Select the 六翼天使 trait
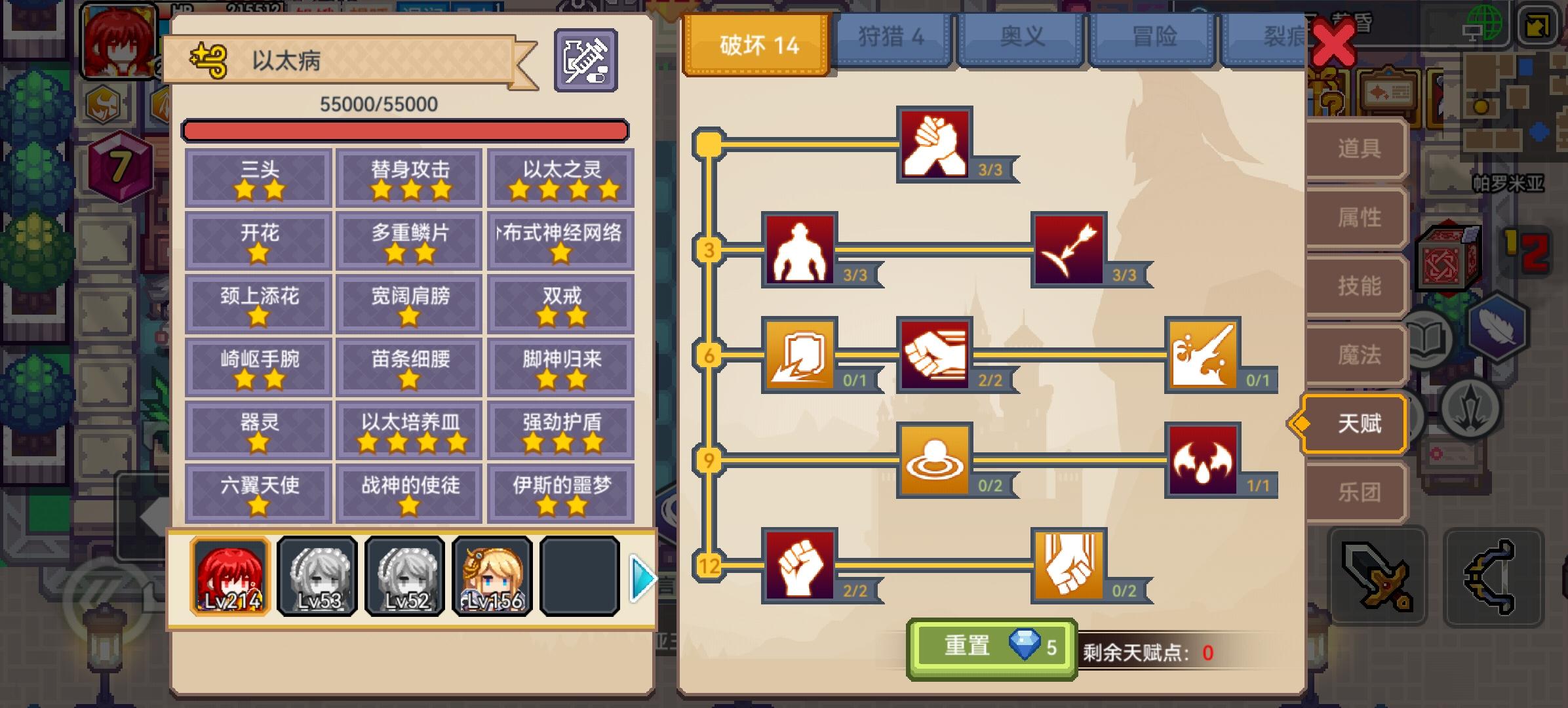 pos(258,492)
